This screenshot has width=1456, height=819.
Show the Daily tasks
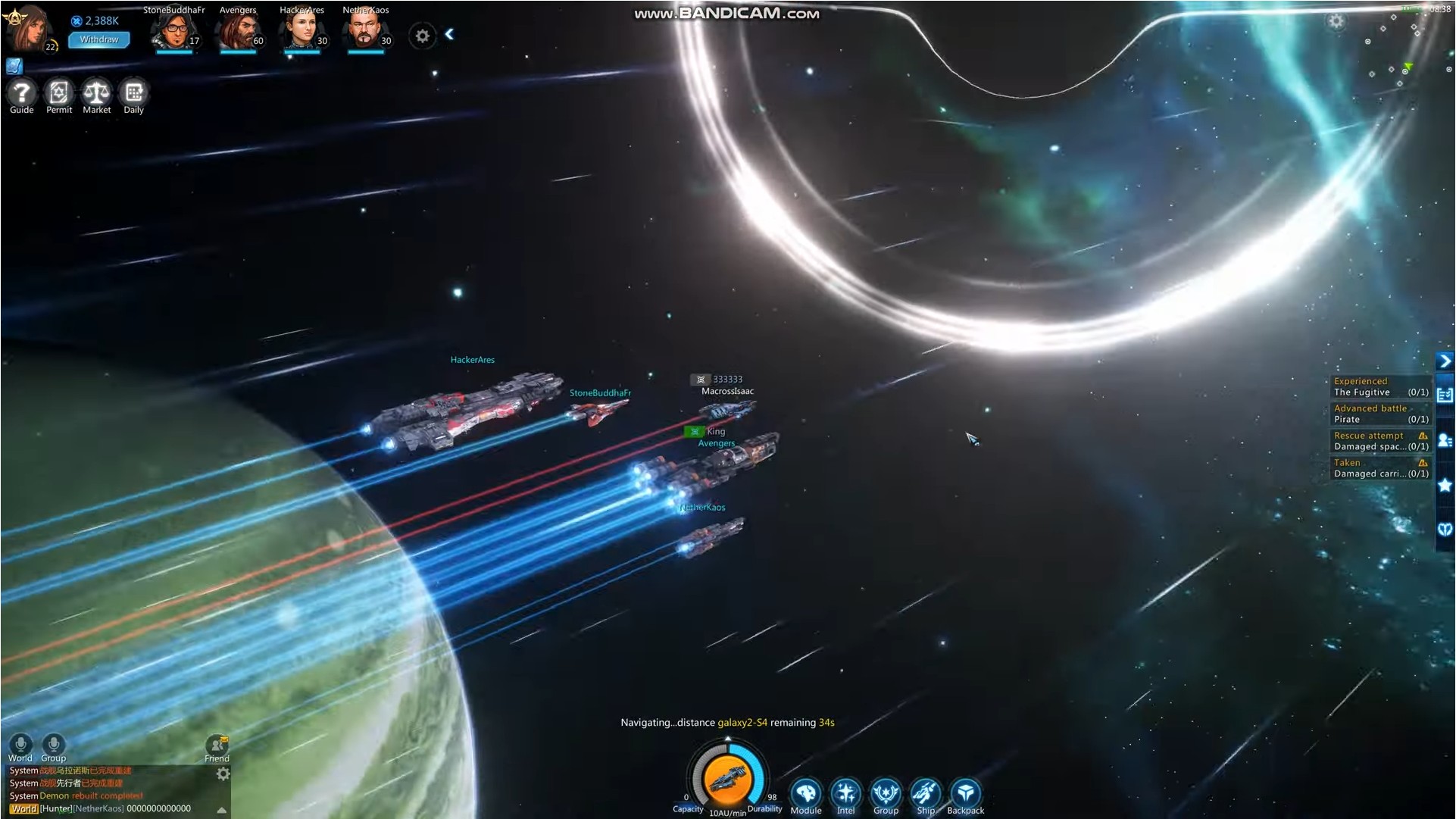tap(133, 94)
